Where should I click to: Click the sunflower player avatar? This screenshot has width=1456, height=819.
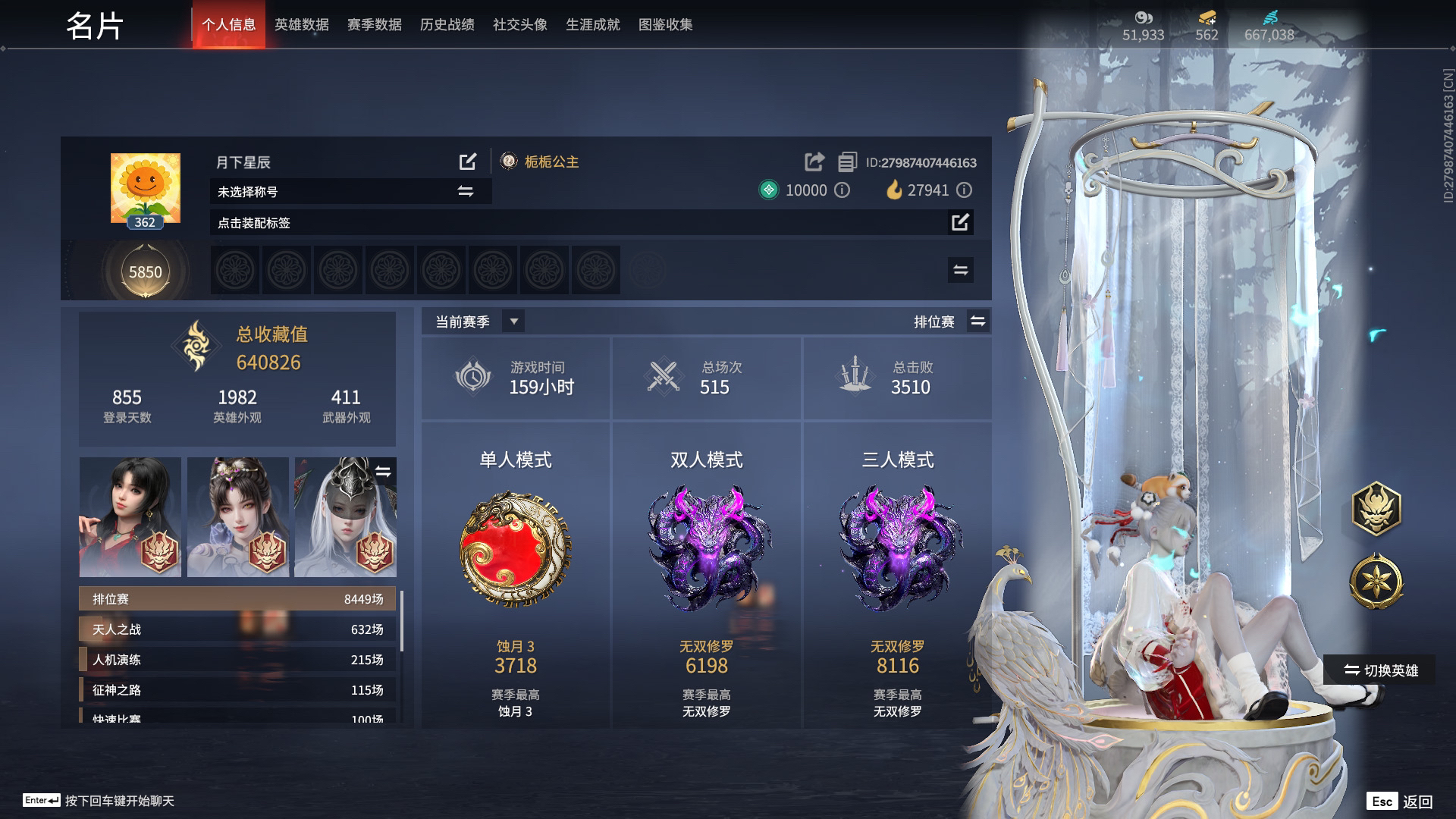(145, 188)
